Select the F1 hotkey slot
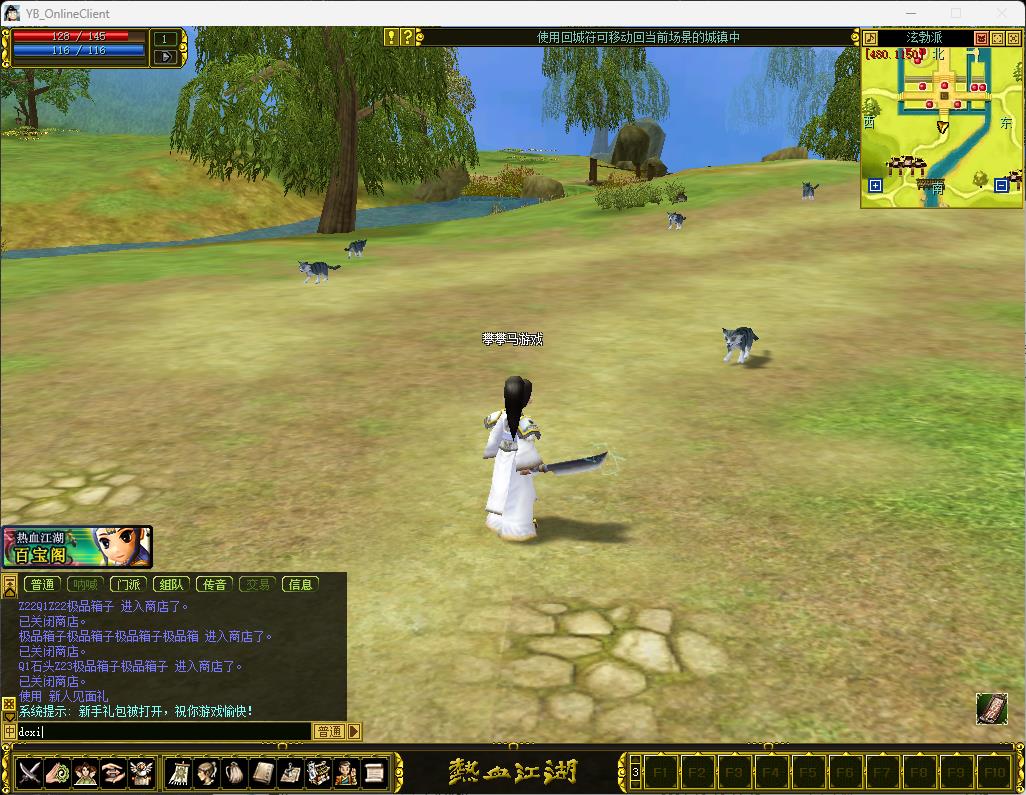1026x795 pixels. [660, 772]
